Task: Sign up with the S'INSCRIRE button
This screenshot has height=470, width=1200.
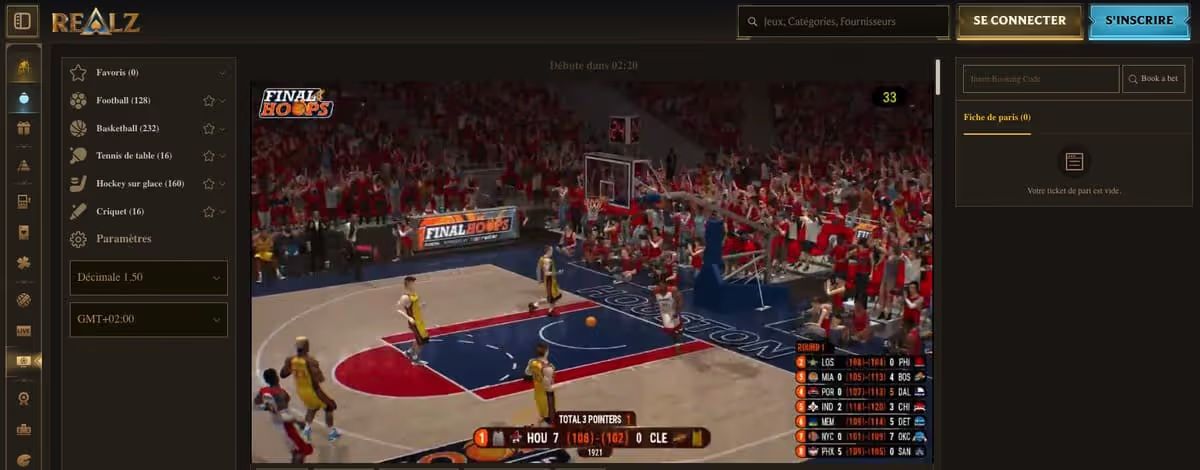Action: tap(1139, 21)
